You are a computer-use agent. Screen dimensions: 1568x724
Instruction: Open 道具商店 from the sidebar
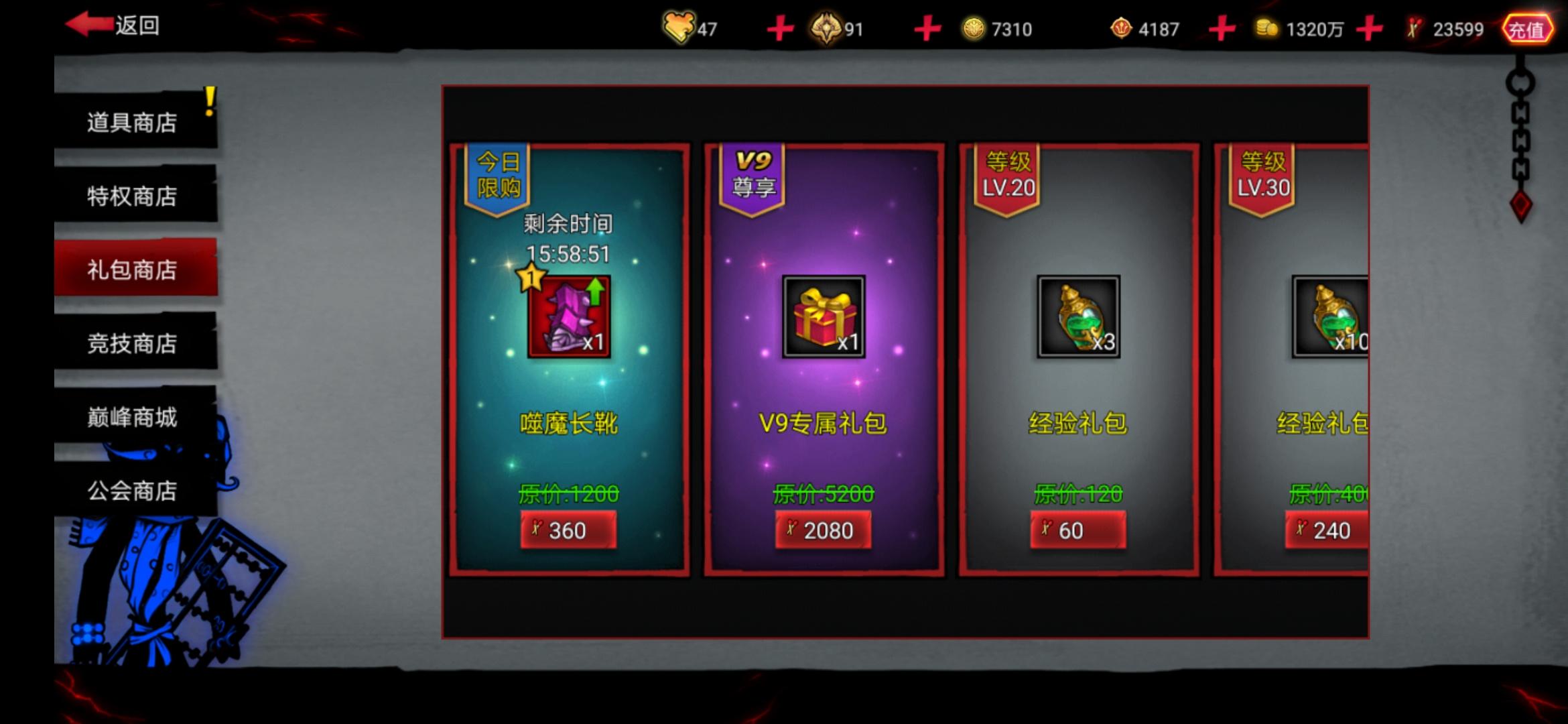pyautogui.click(x=131, y=122)
